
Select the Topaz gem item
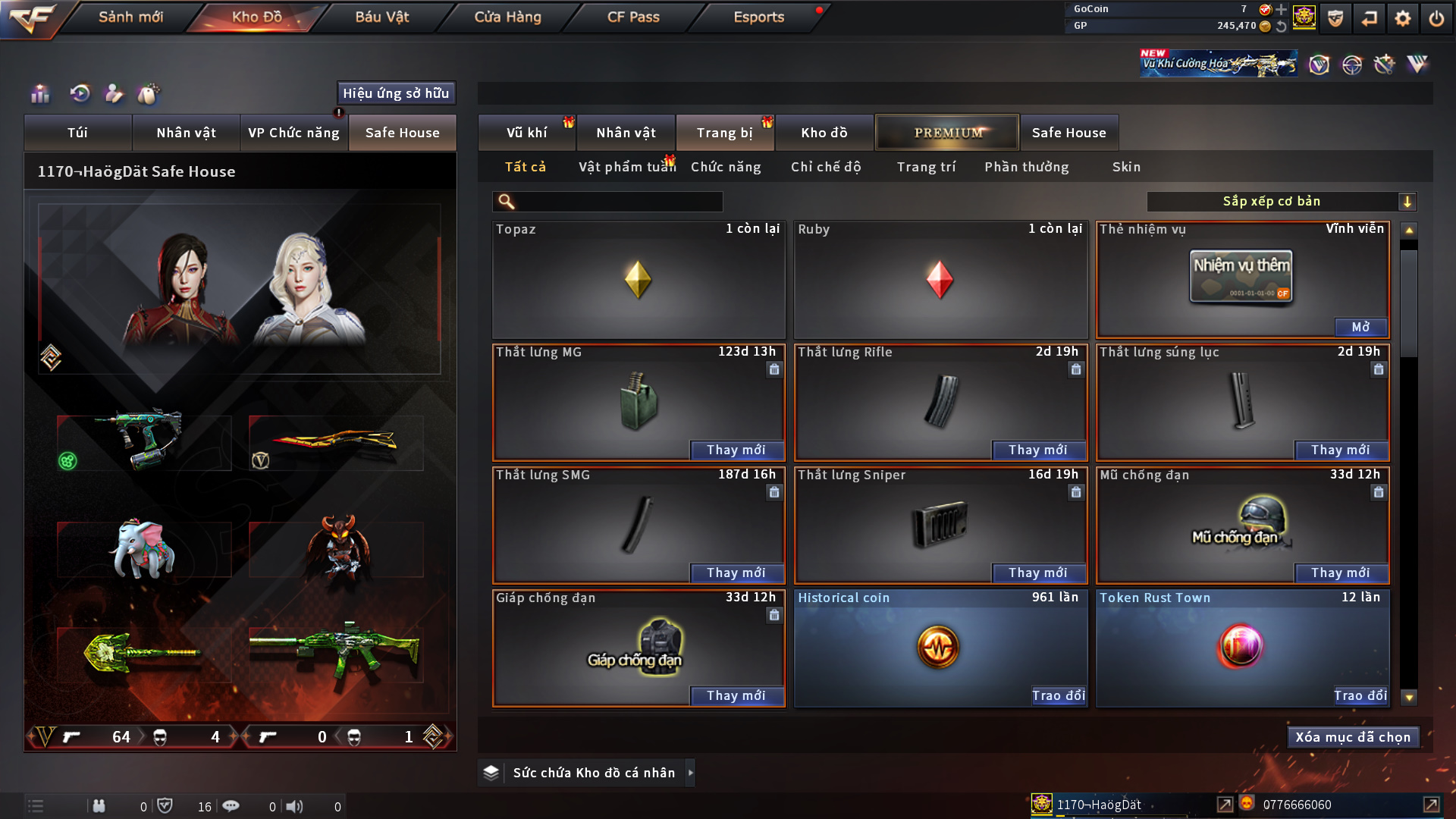(x=638, y=280)
